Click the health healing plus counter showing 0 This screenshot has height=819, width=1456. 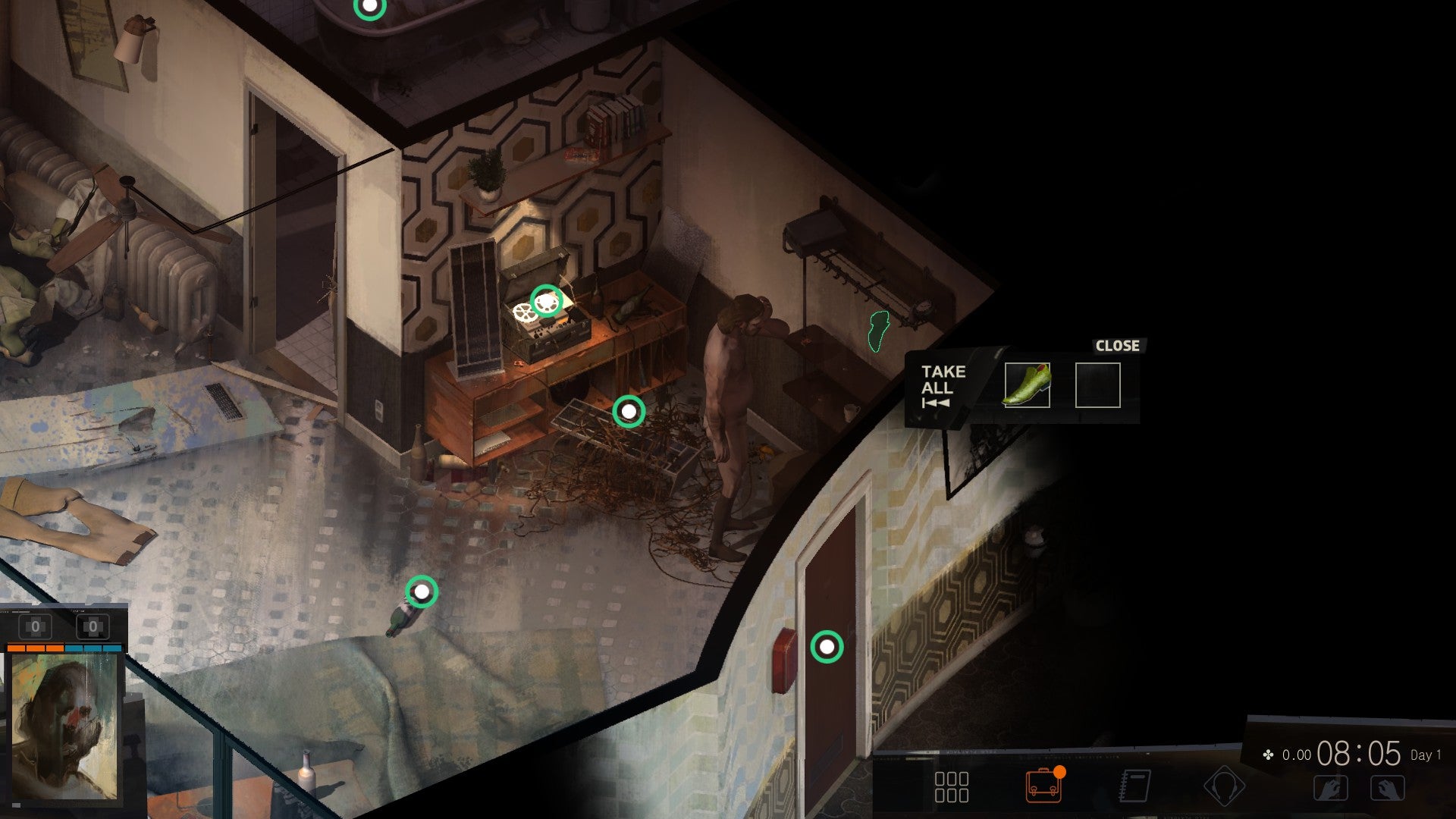[x=33, y=626]
